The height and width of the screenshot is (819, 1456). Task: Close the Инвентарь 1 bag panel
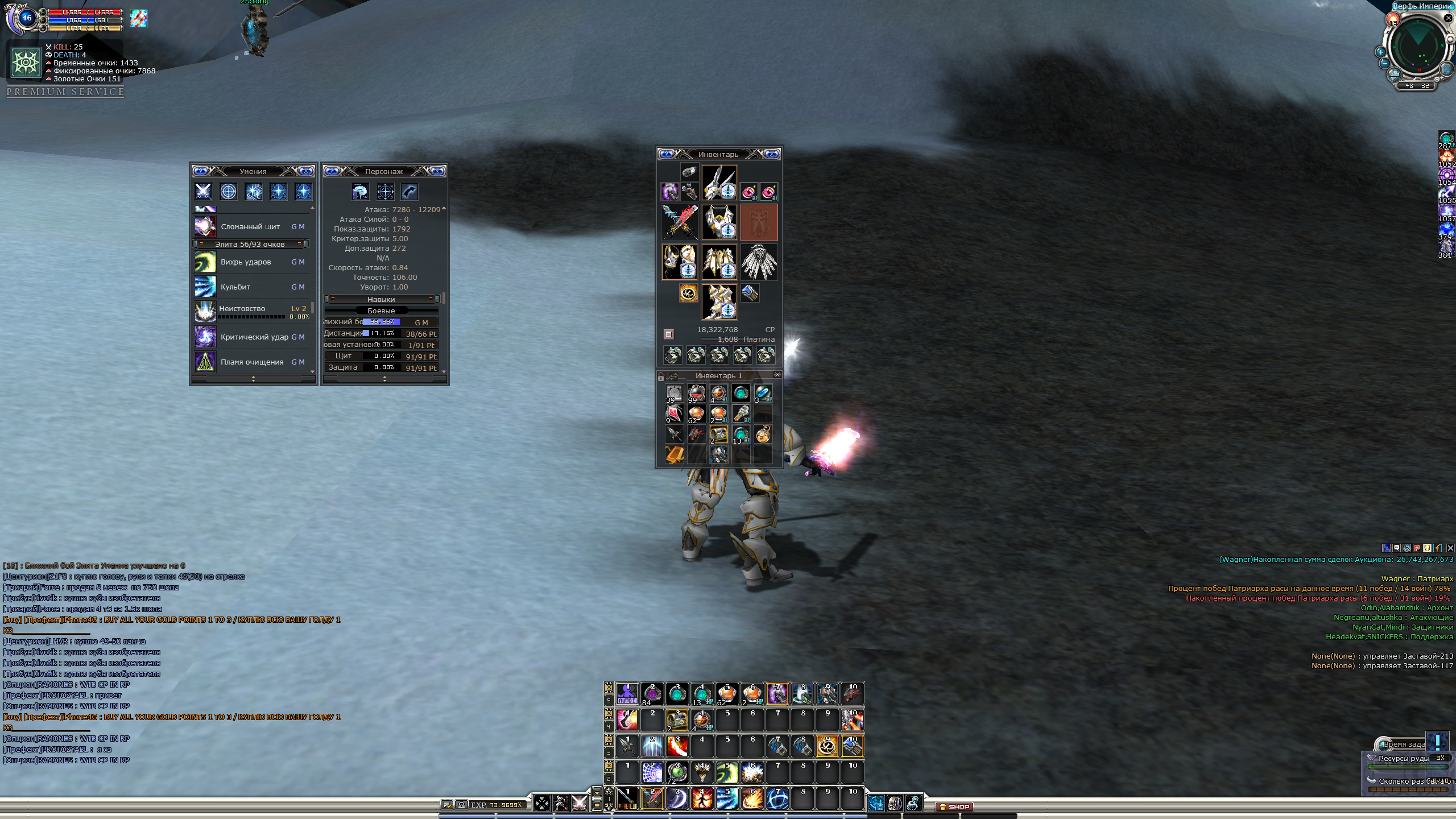click(x=777, y=375)
